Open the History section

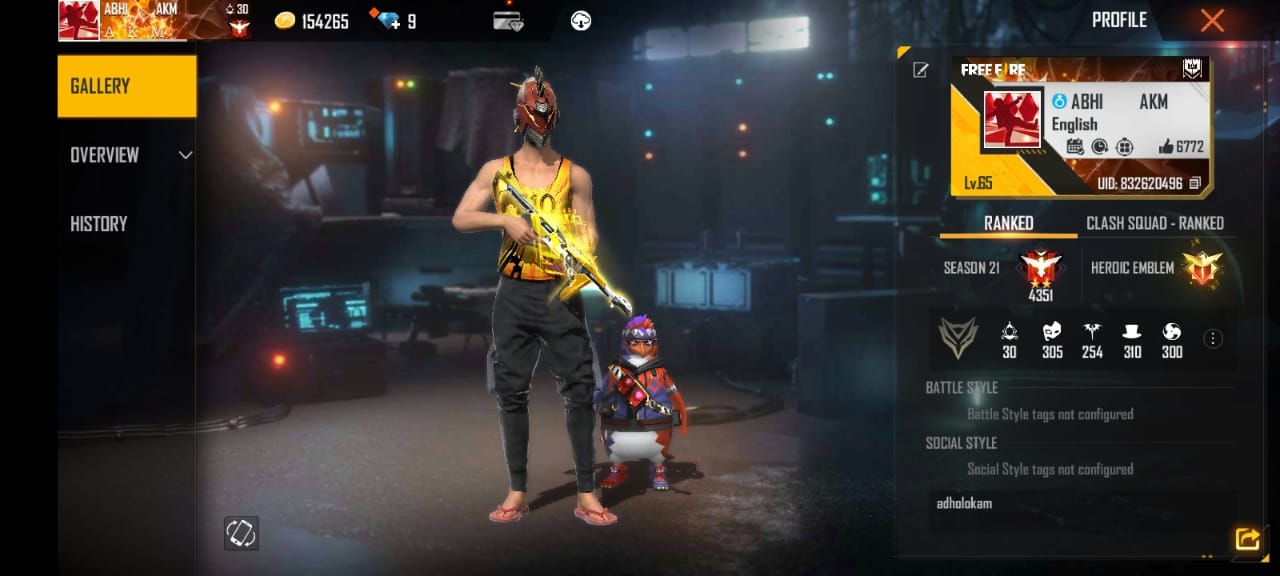click(x=99, y=224)
